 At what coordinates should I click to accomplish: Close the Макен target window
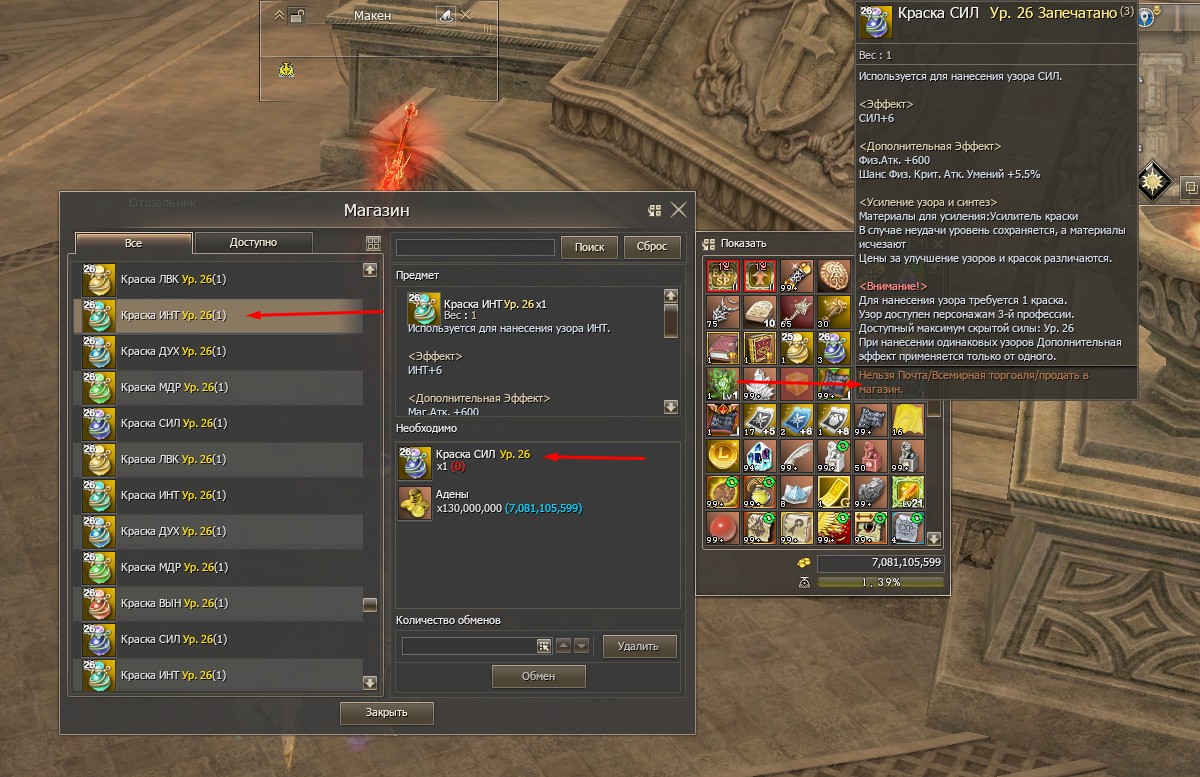coord(465,15)
